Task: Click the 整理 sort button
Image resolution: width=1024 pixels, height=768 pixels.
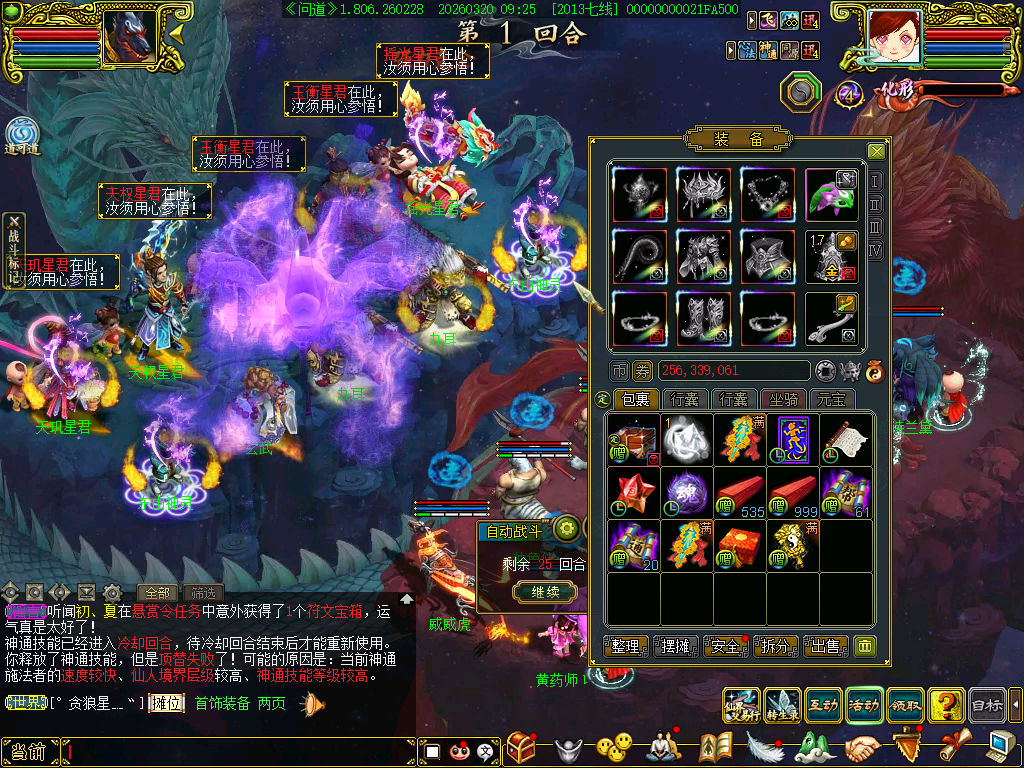Action: 627,646
